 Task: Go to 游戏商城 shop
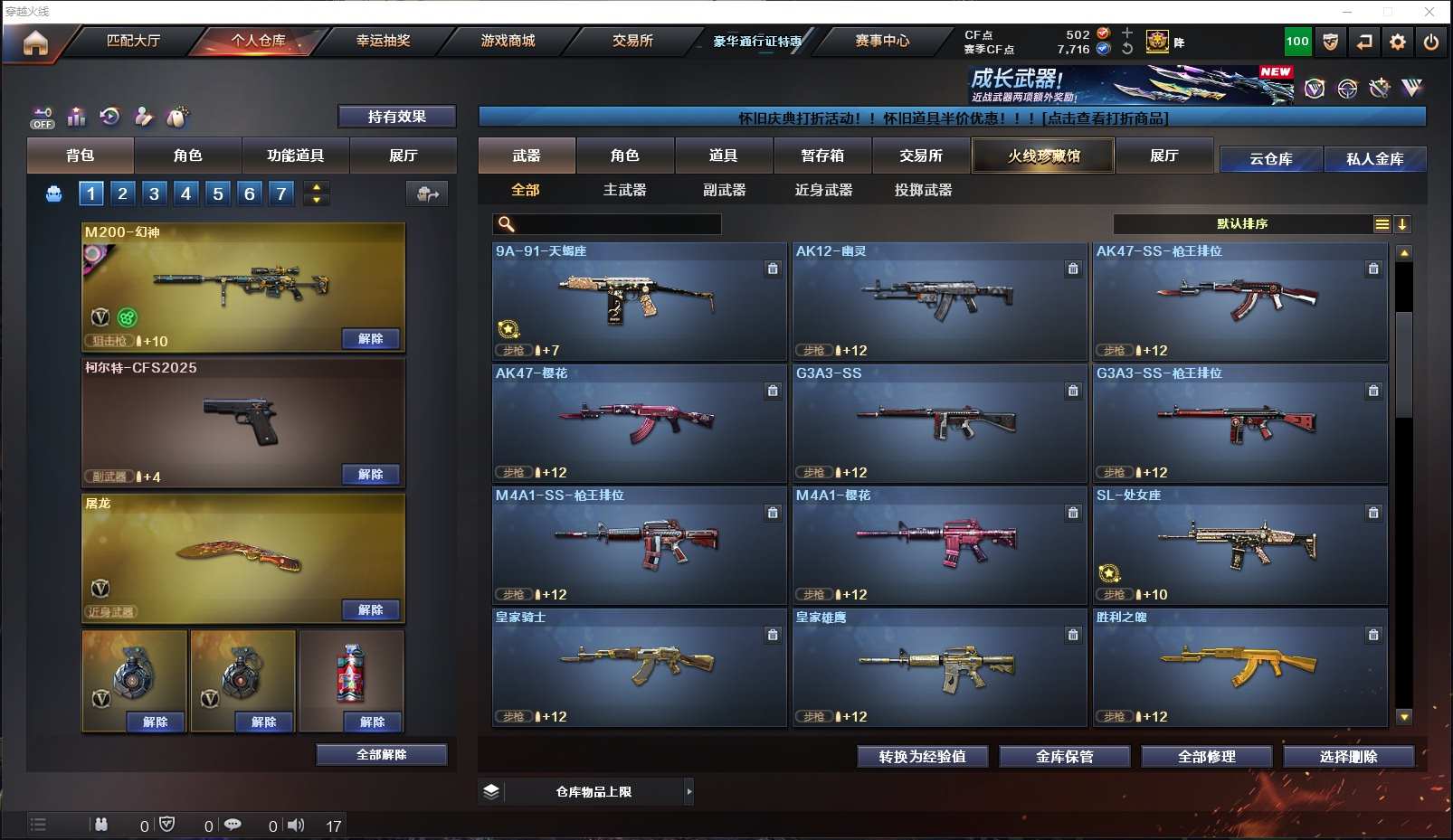508,41
